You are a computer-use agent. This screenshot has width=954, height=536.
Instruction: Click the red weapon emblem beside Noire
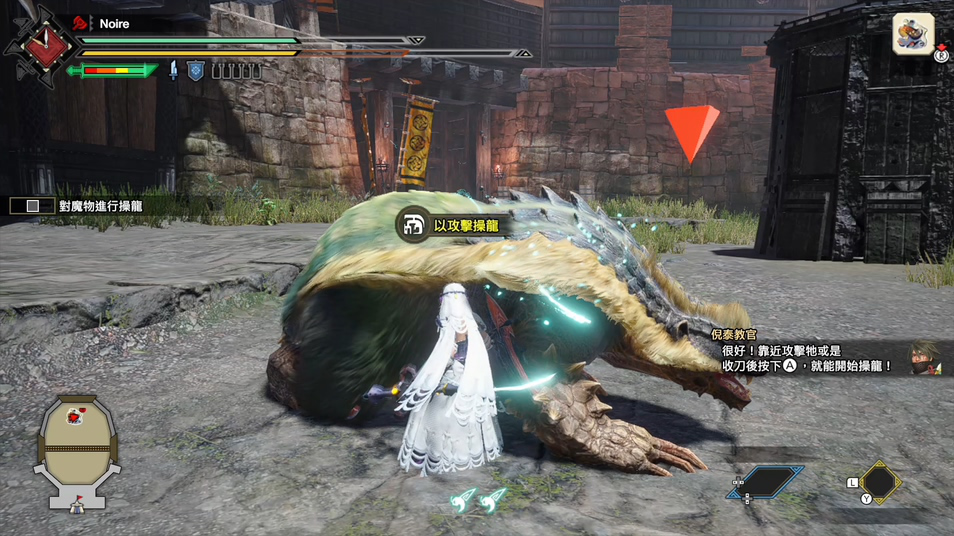(39, 44)
